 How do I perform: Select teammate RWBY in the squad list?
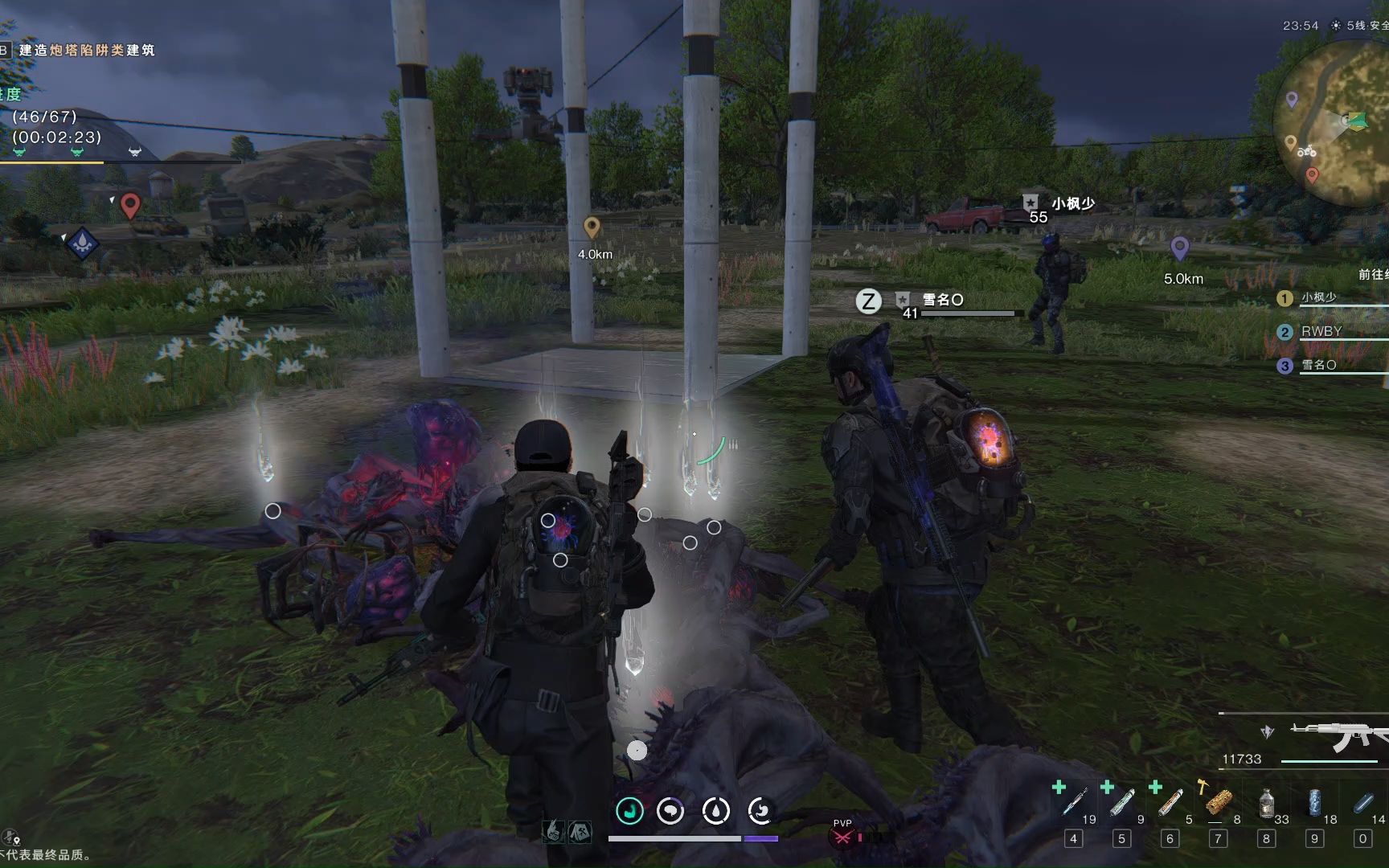coord(1321,331)
